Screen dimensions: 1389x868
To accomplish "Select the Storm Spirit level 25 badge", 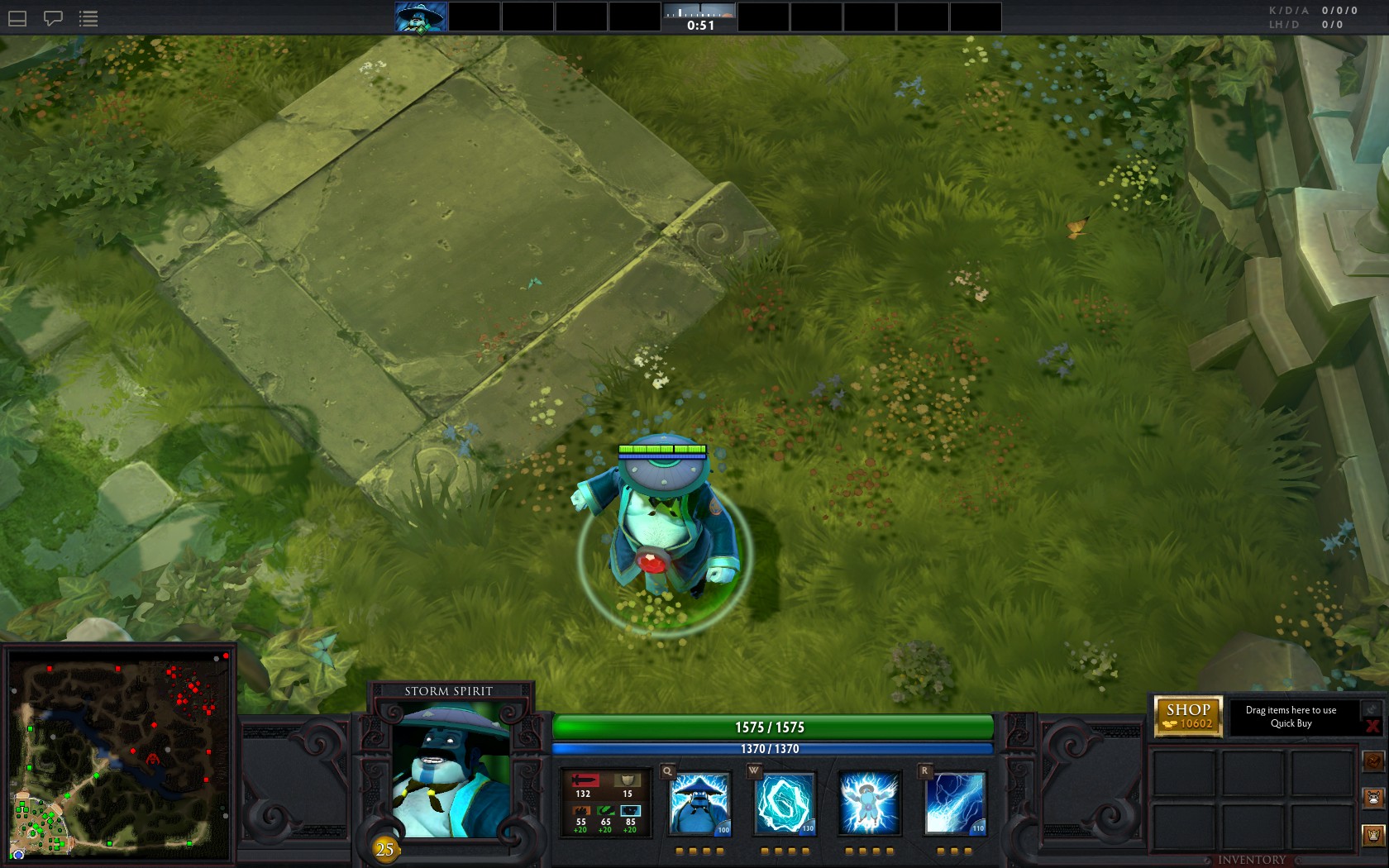I will click(384, 847).
